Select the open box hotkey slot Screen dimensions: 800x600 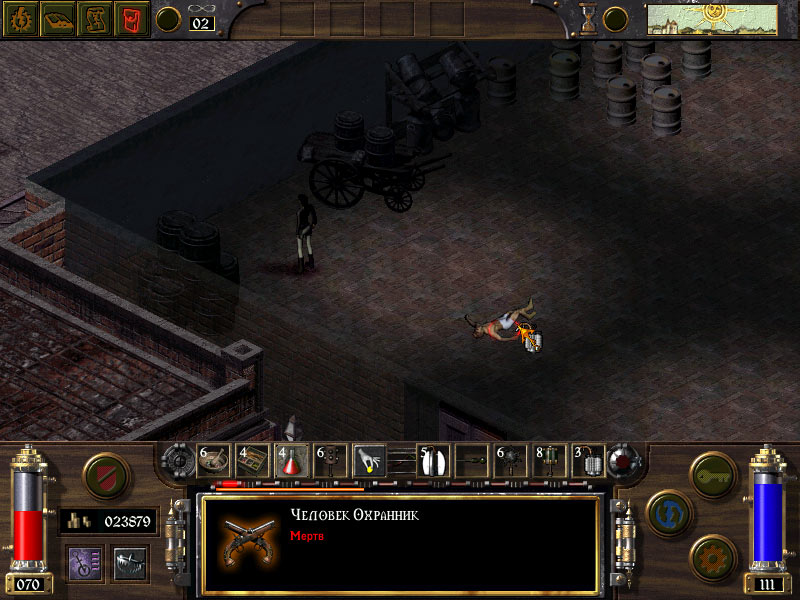(253, 460)
